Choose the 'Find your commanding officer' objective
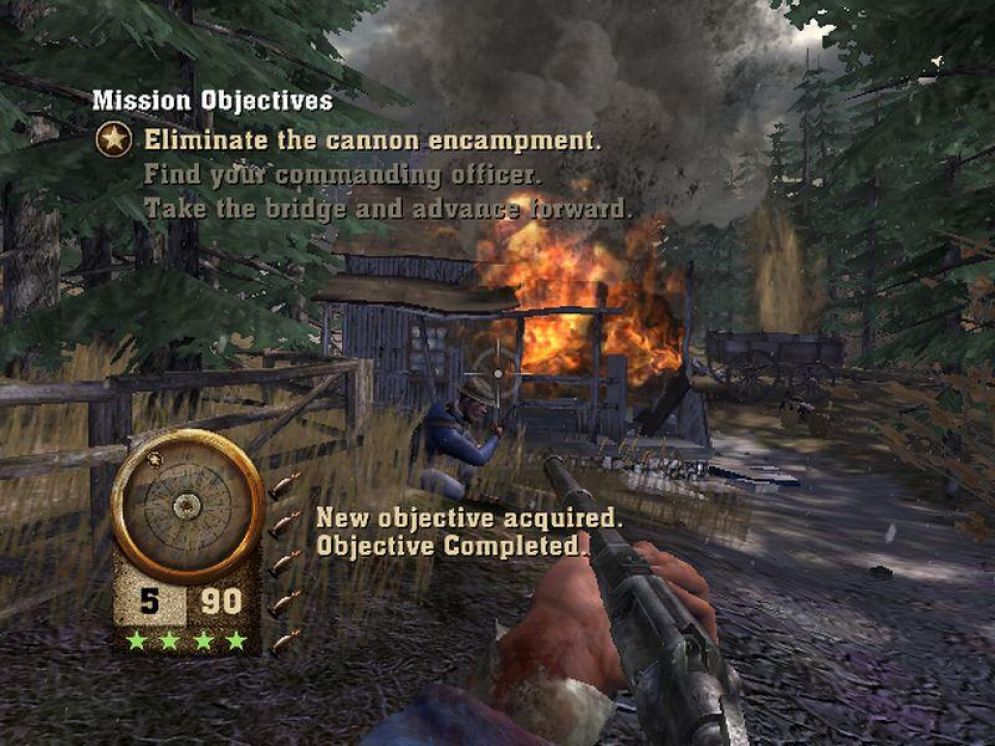Screen dimensions: 995x746 pyautogui.click(x=342, y=175)
